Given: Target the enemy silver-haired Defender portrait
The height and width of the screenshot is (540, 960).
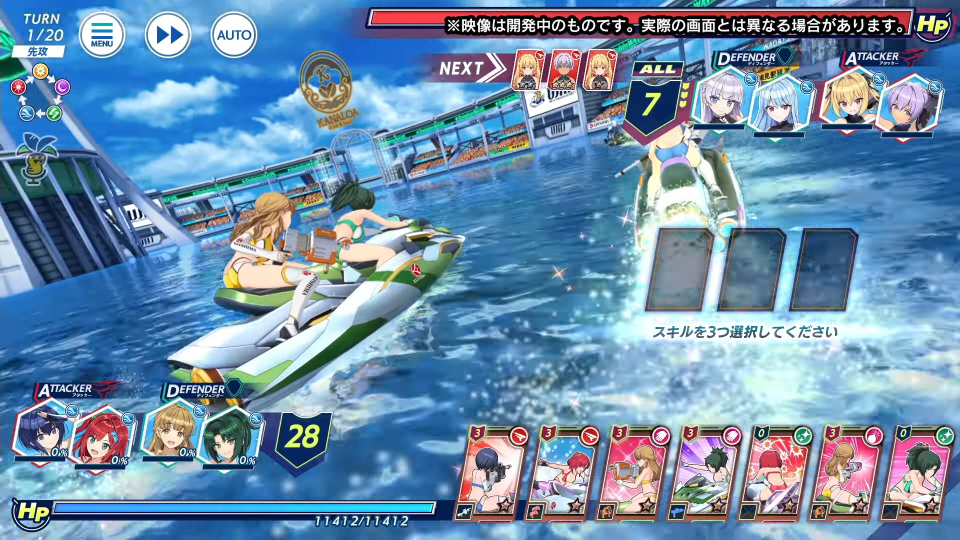Looking at the screenshot, I should (x=721, y=100).
